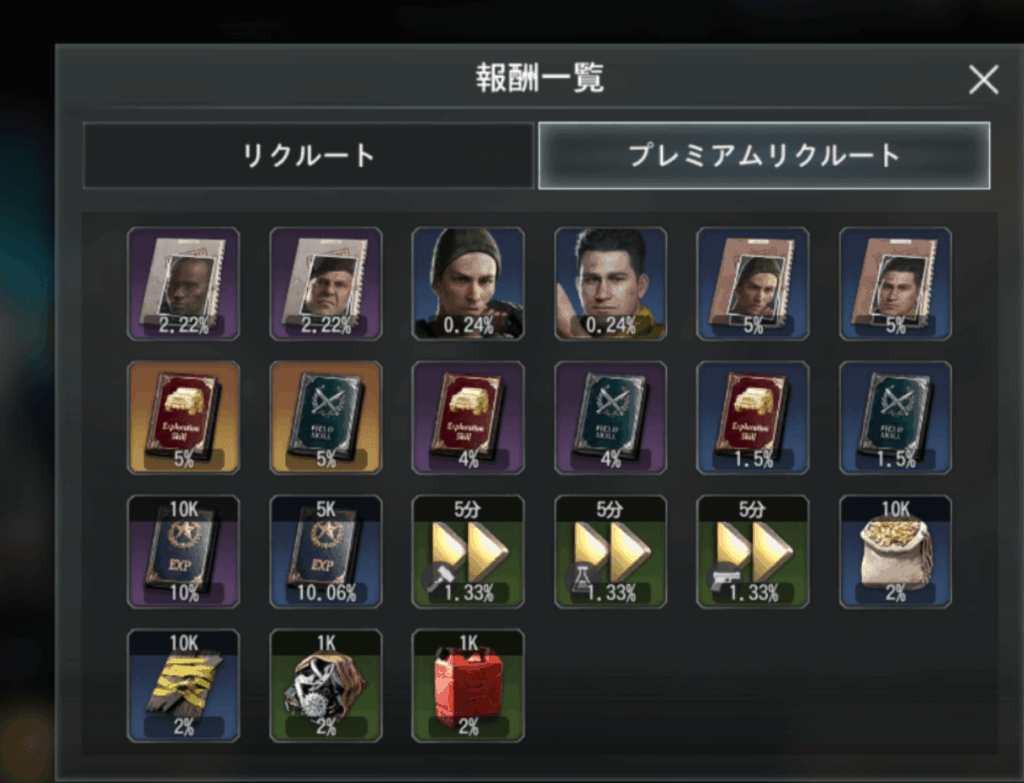Choose the purple Field Skill book at 4%

(610, 417)
